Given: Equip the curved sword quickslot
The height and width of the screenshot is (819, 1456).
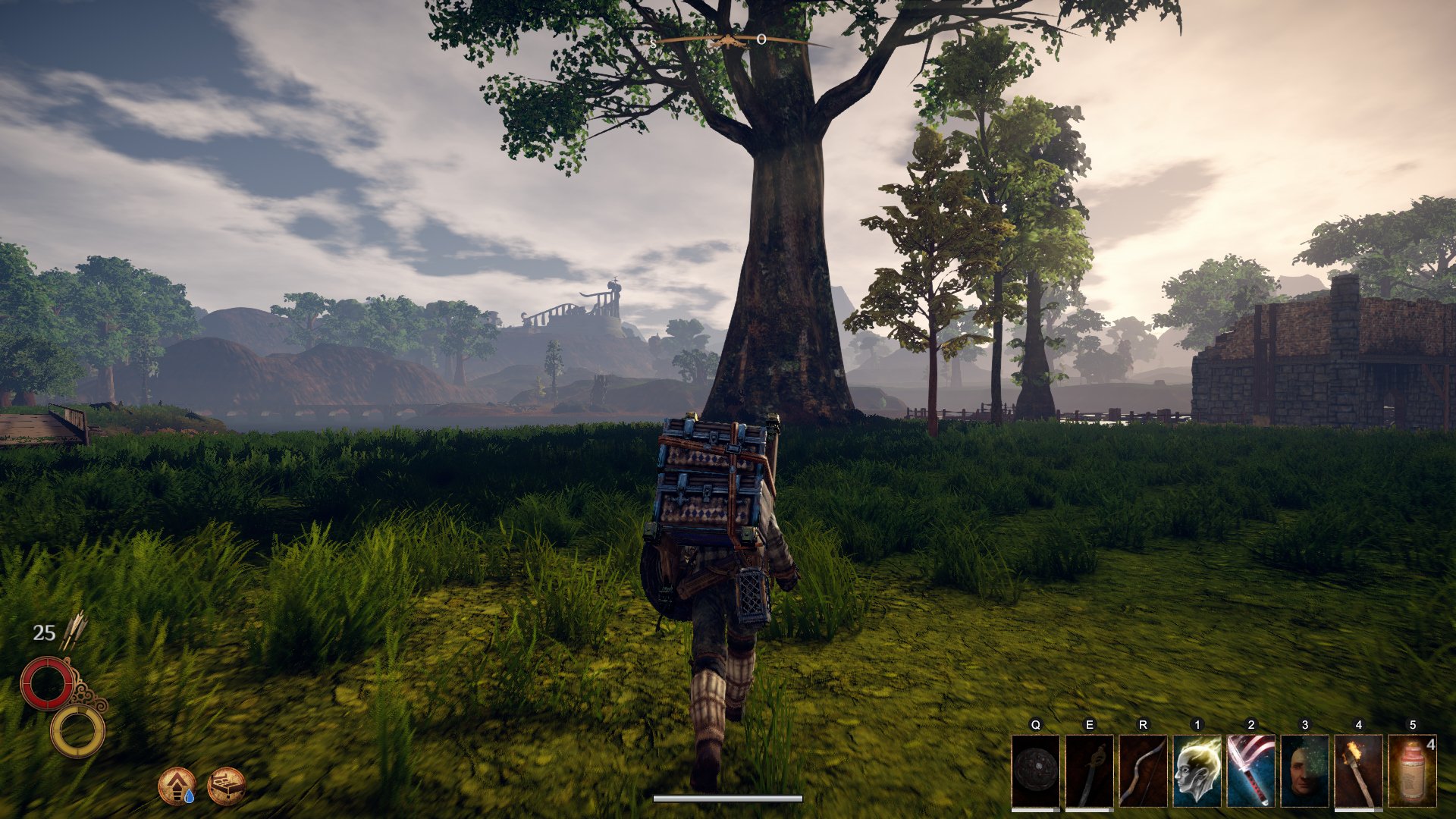Looking at the screenshot, I should [1089, 770].
